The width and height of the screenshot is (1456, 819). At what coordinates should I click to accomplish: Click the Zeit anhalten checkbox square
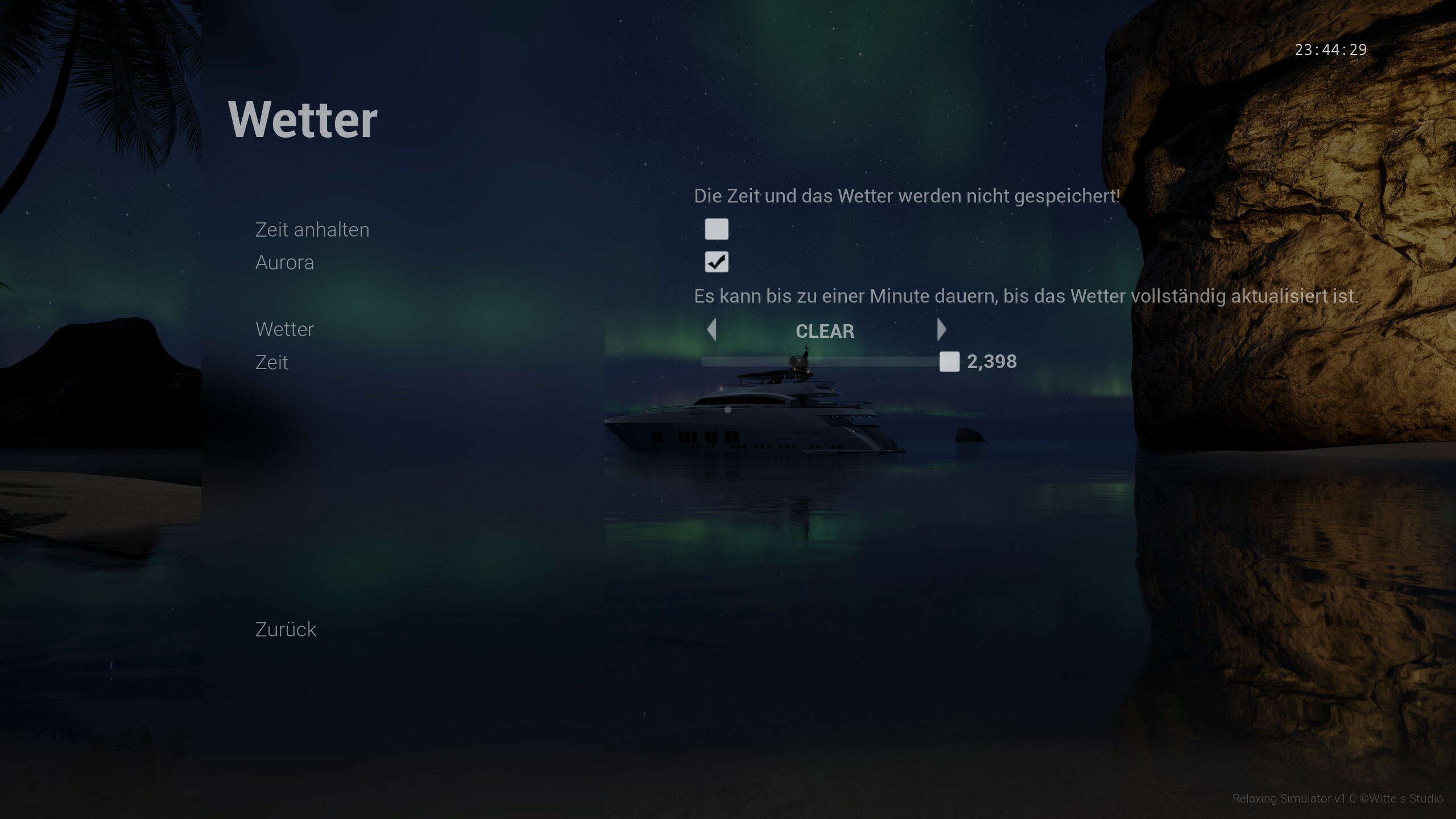click(x=717, y=229)
